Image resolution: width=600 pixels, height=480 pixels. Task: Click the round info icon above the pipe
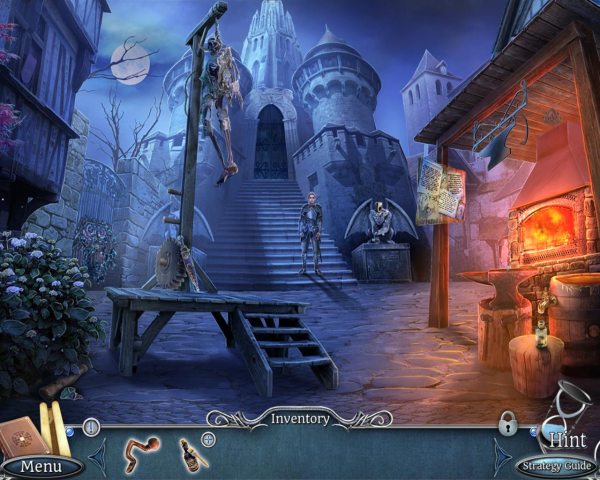(x=91, y=427)
